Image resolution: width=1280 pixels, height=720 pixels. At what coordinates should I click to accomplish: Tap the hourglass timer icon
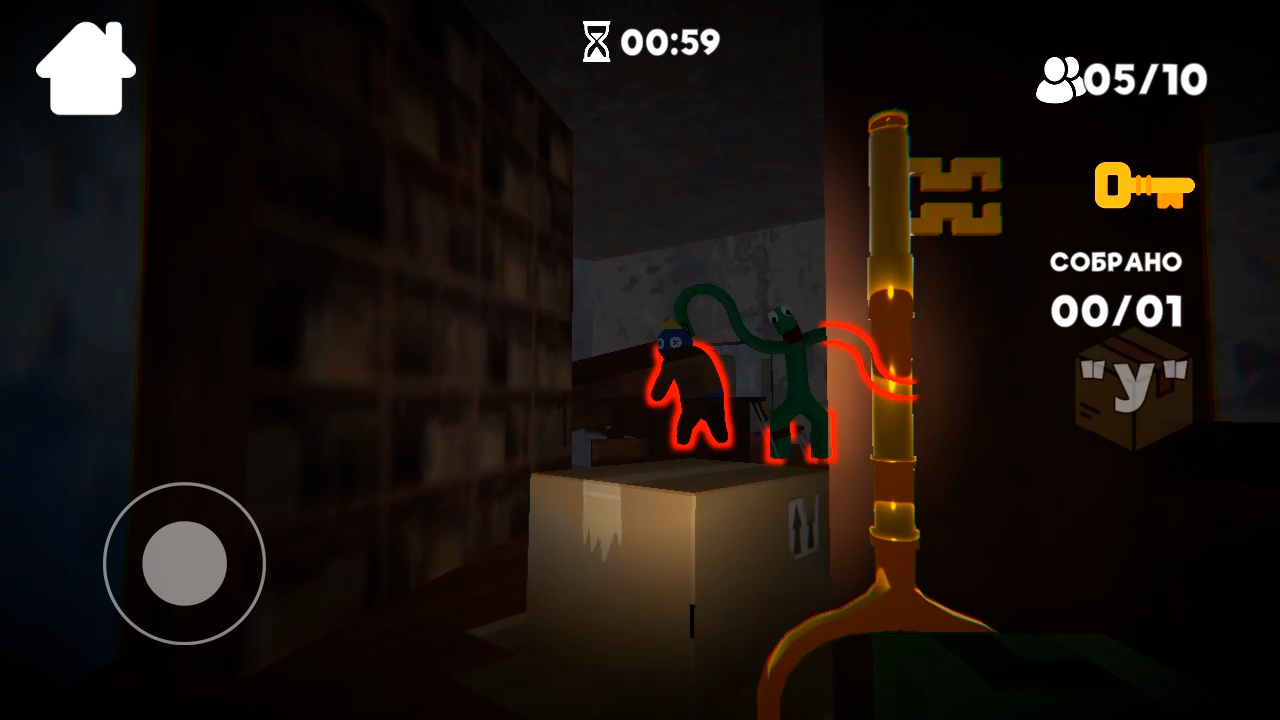(596, 42)
